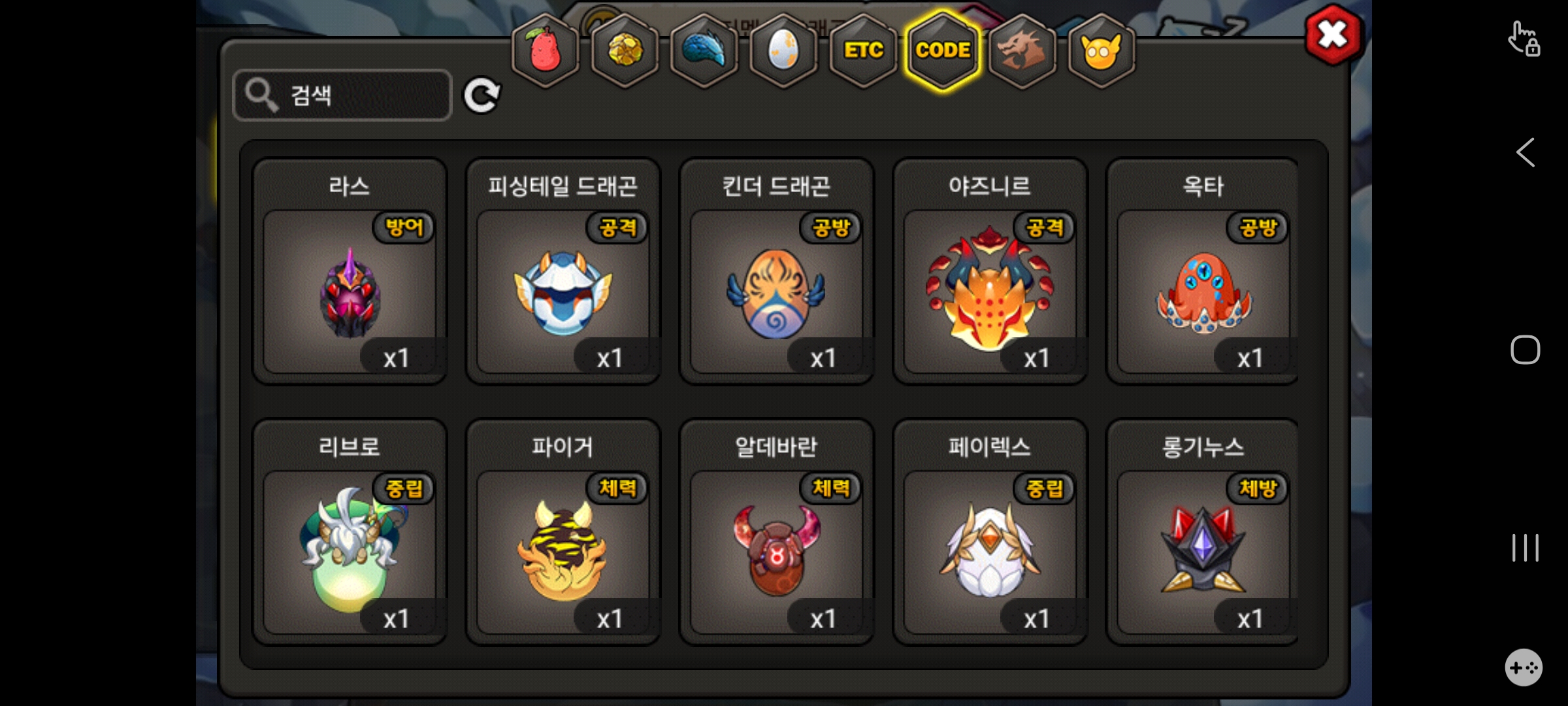Hit the circular refresh arrow button
1568x706 pixels.
[x=482, y=96]
